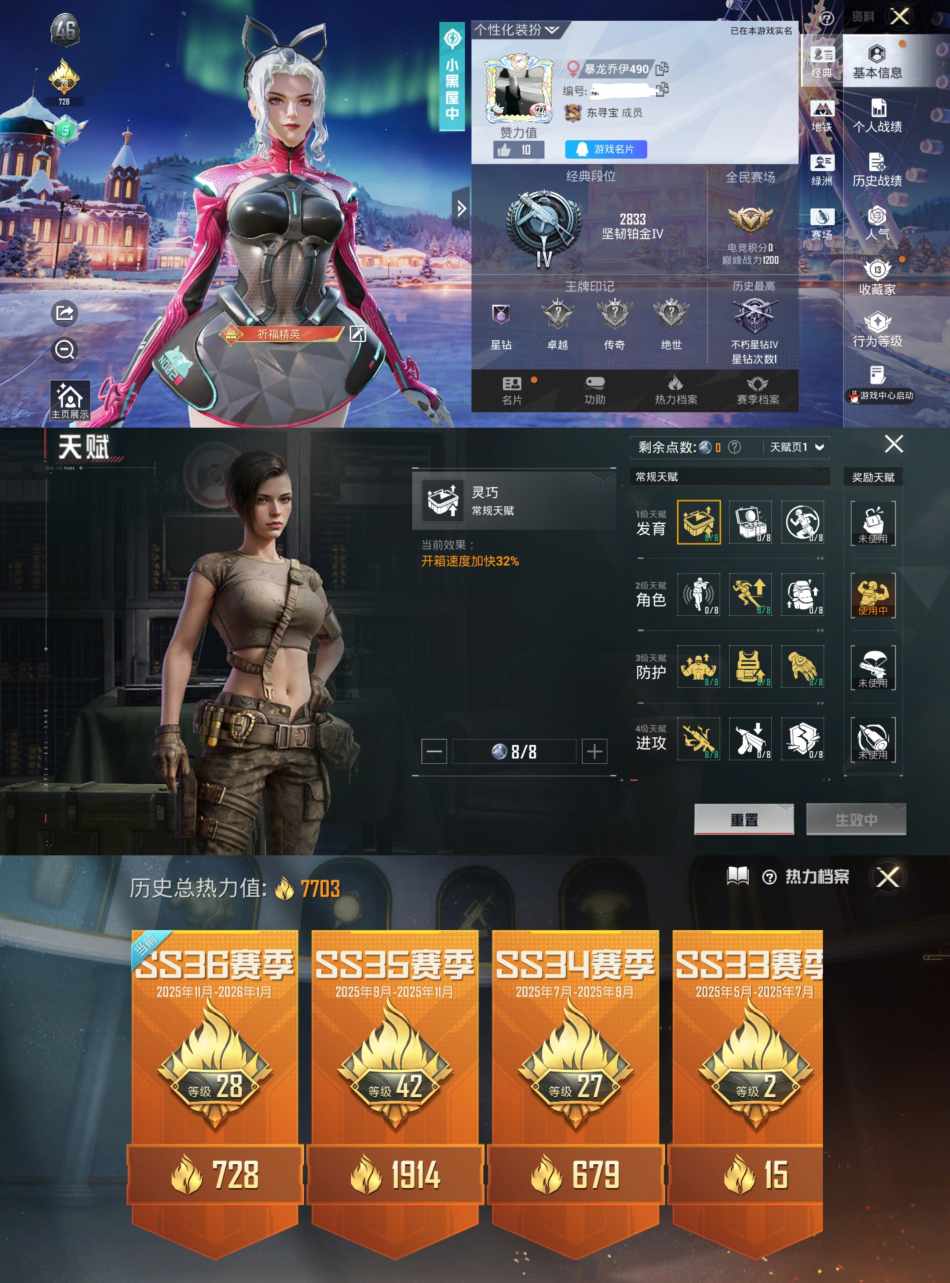Screen dimensions: 950x1283
Task: Open the 行为等级 section
Action: pyautogui.click(x=877, y=329)
